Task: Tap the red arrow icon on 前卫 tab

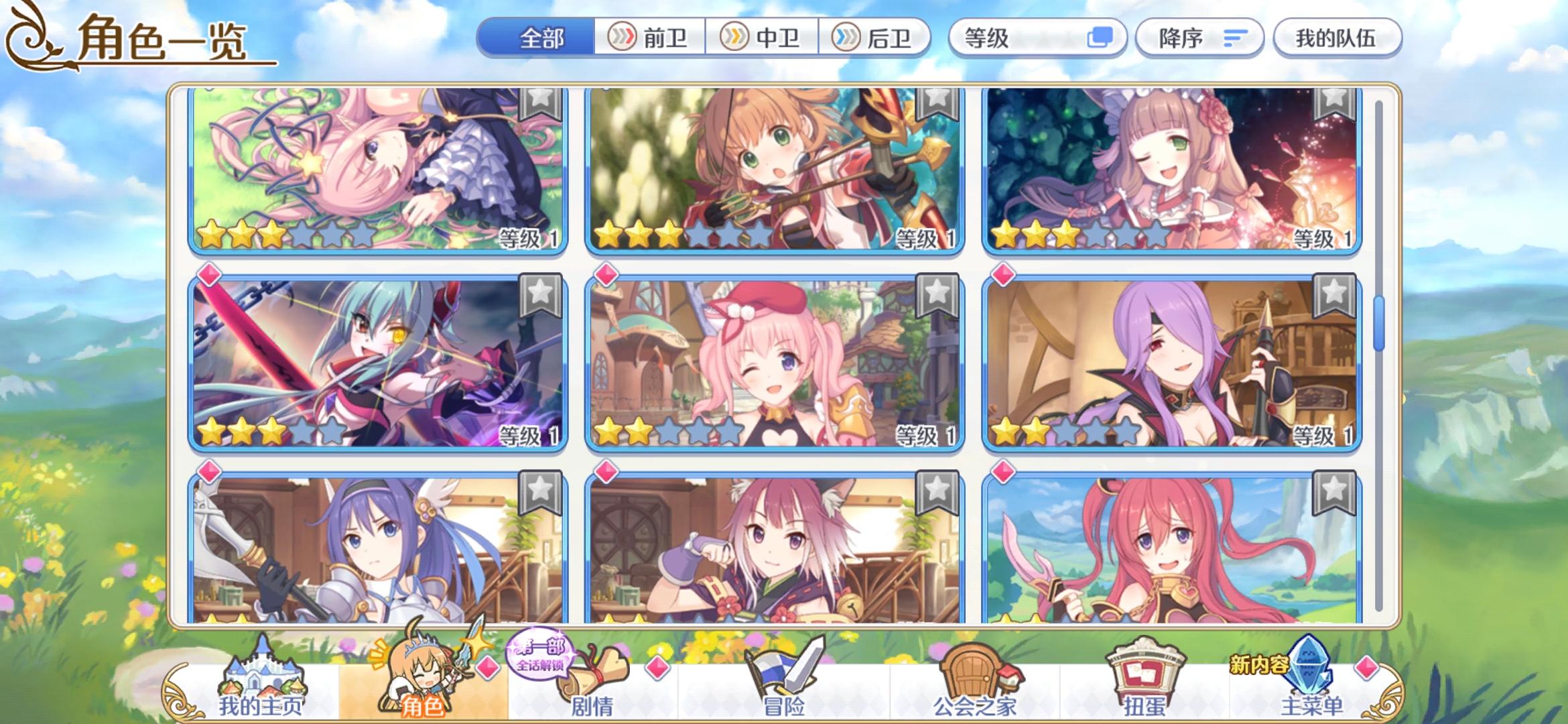Action: pos(623,38)
